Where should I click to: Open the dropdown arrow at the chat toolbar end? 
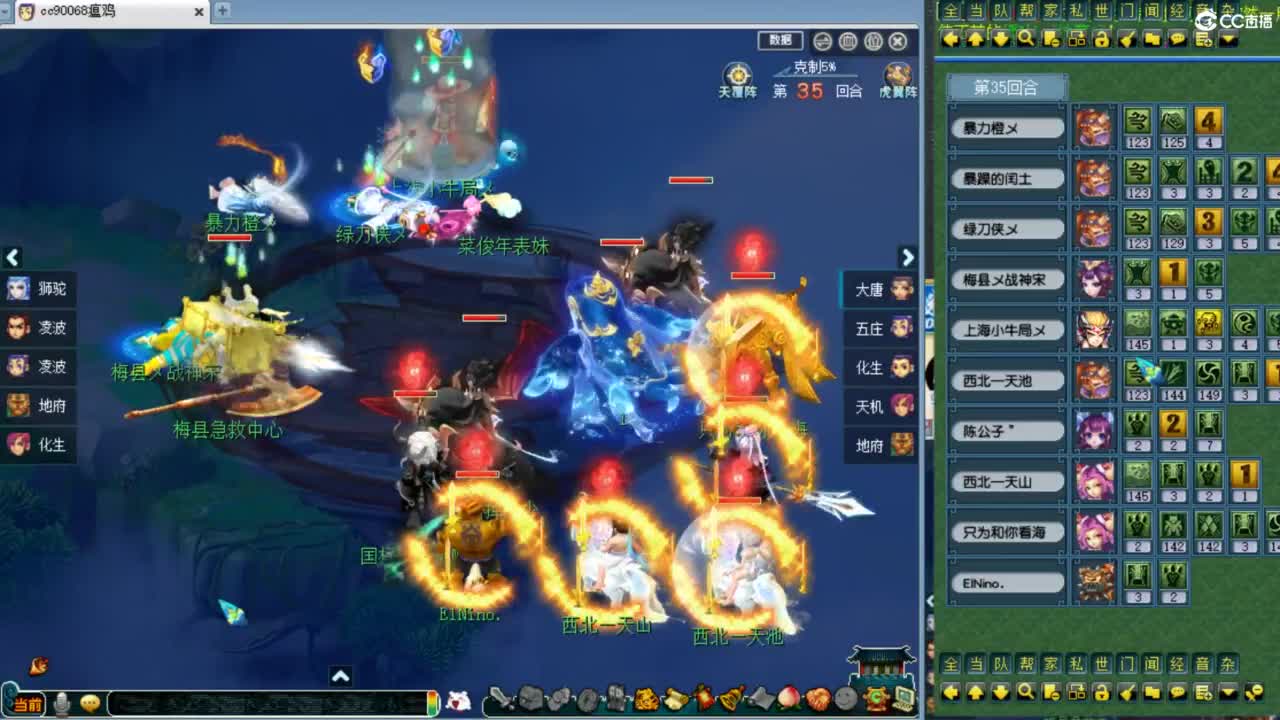[1227, 38]
